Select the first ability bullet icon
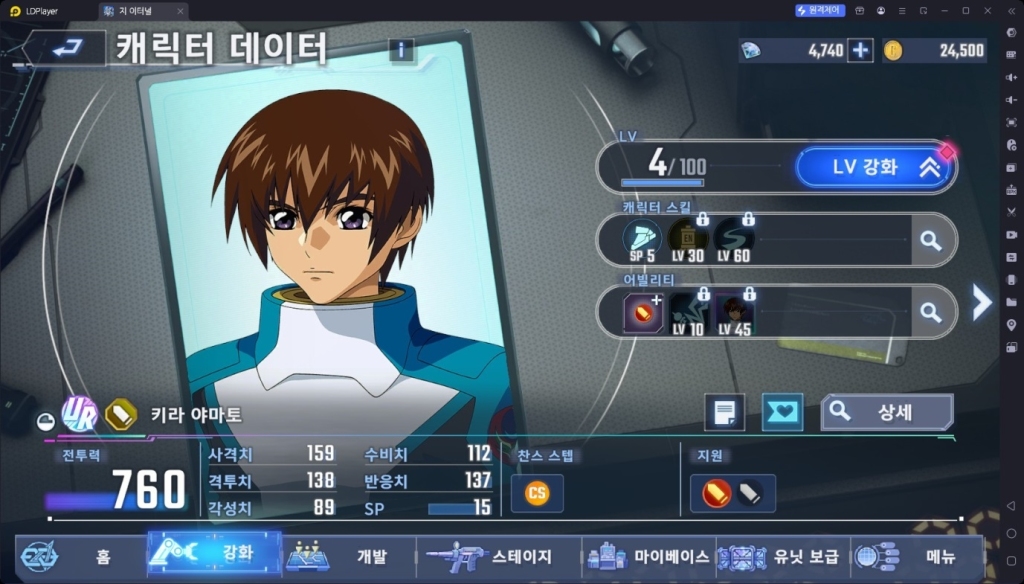1024x584 pixels. (642, 313)
